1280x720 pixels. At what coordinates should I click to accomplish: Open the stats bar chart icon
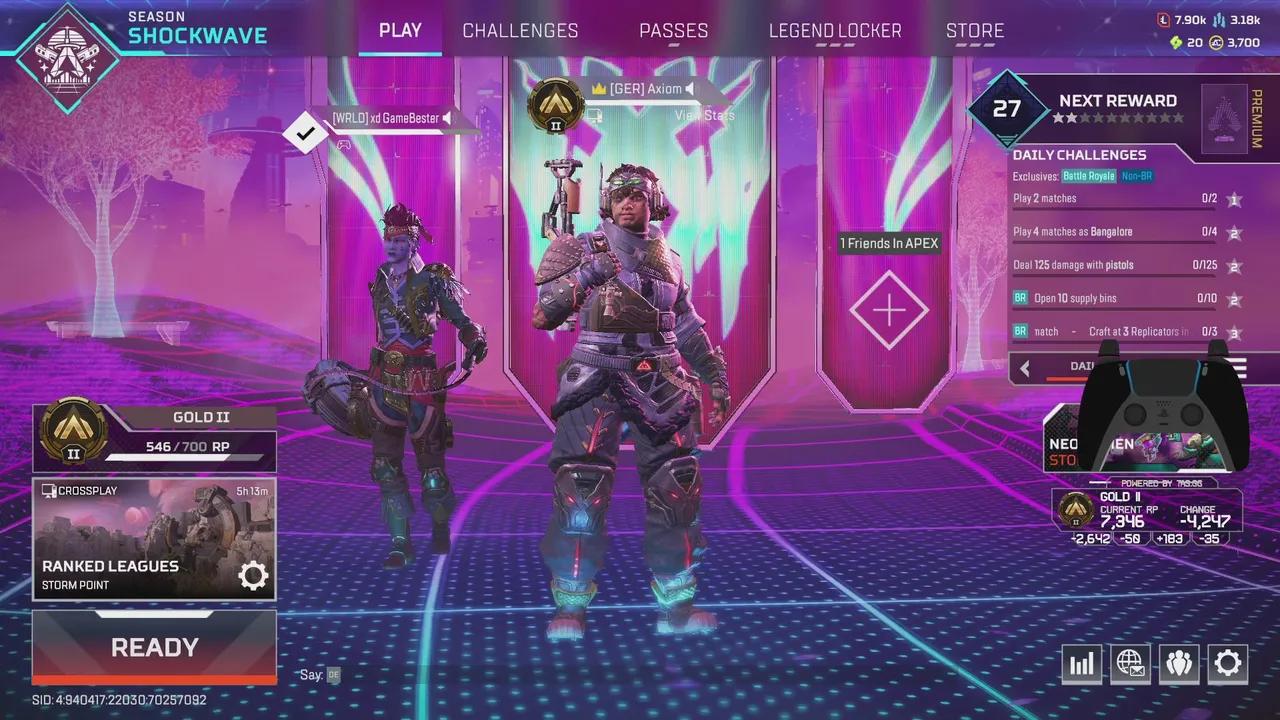(x=1081, y=663)
